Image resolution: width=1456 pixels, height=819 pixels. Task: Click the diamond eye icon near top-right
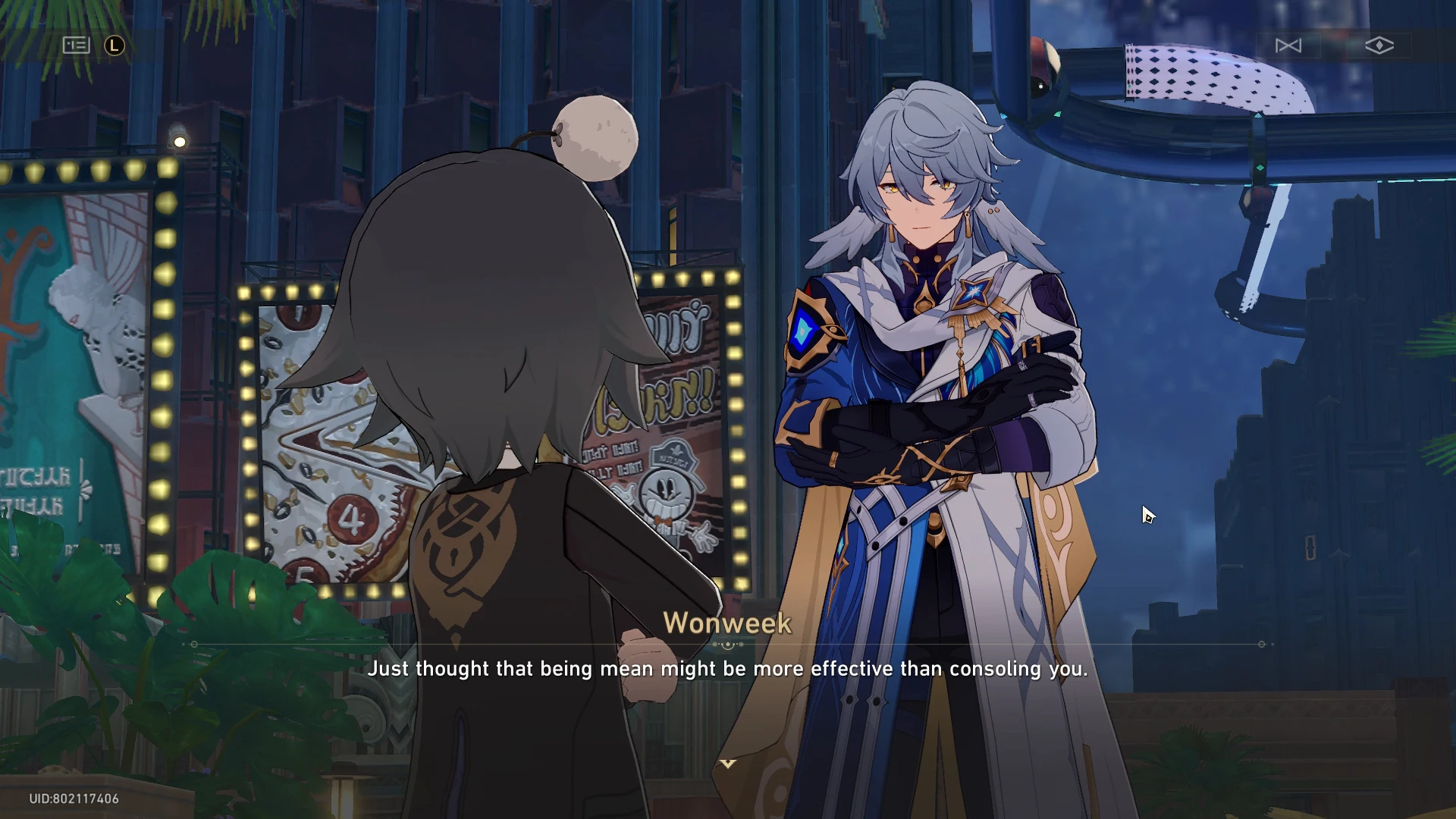click(1380, 45)
